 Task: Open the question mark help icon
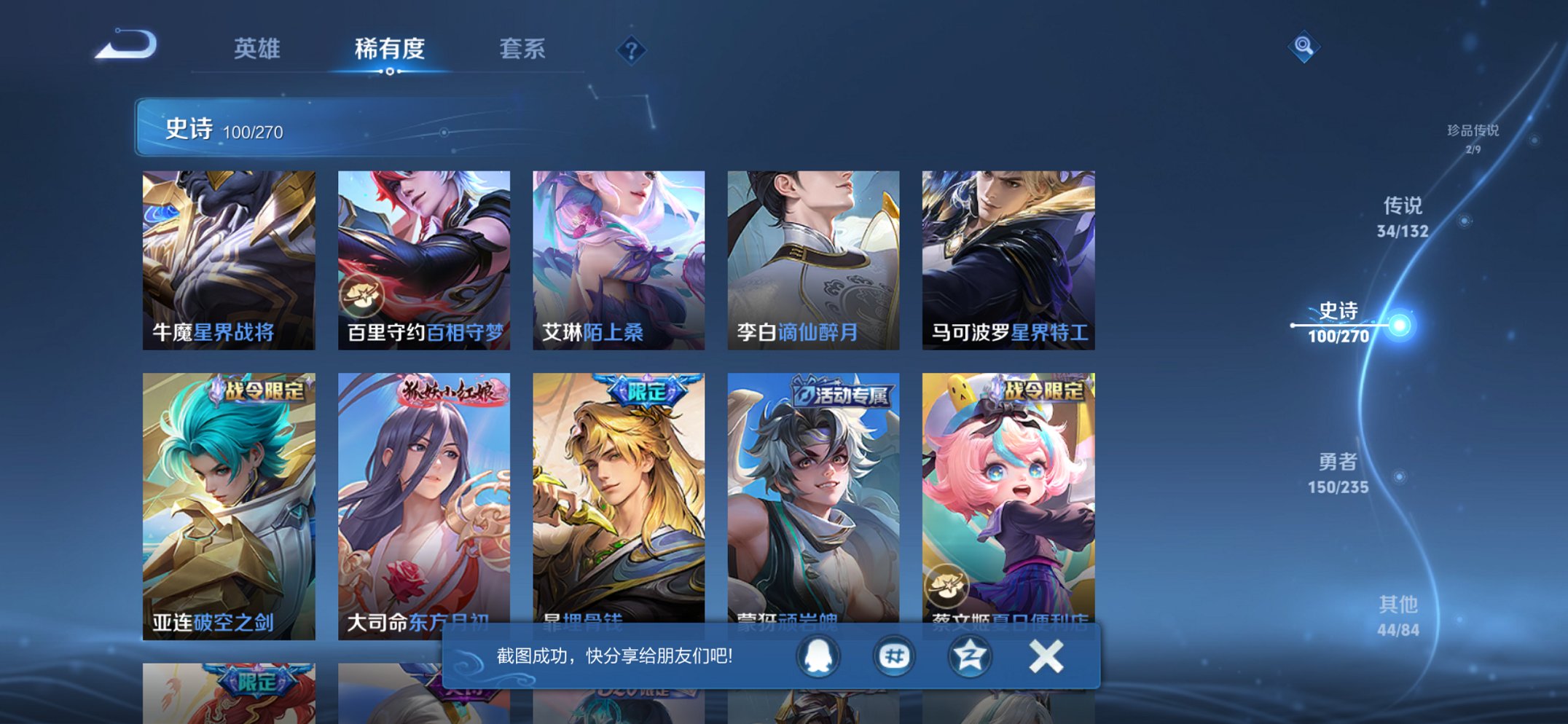coord(631,50)
